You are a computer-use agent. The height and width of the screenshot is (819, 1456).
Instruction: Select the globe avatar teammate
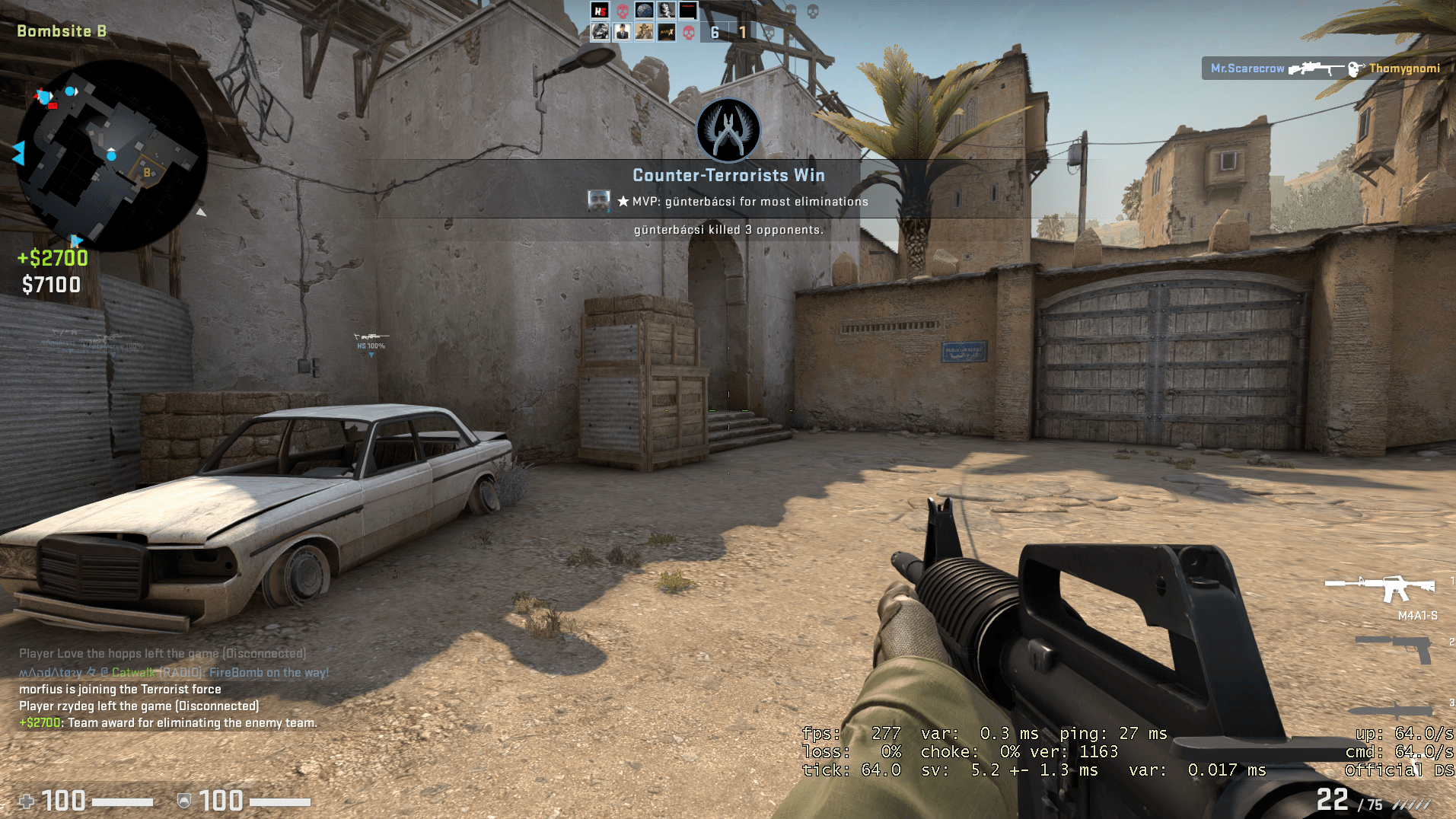644,11
